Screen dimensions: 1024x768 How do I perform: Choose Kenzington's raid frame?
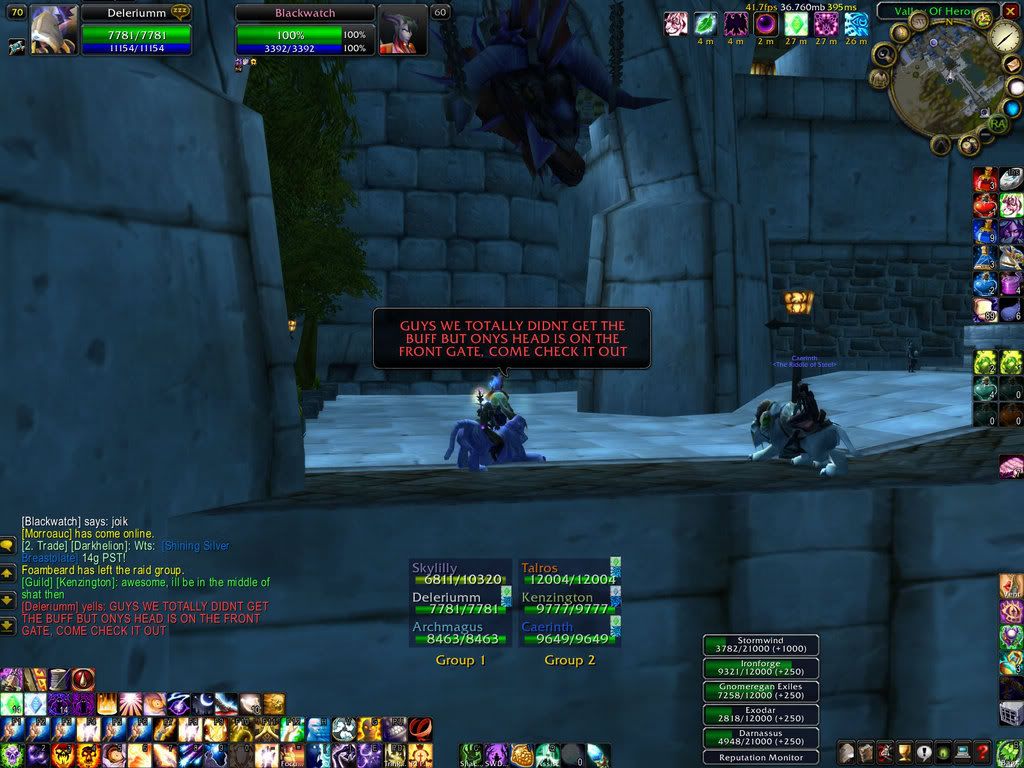click(x=566, y=603)
